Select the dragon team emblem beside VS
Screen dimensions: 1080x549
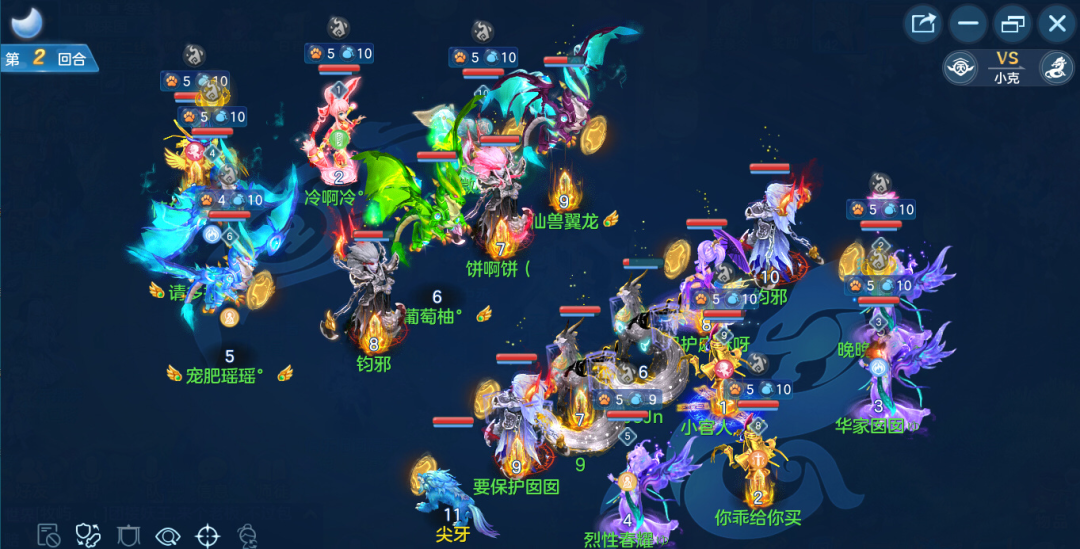click(x=1056, y=68)
